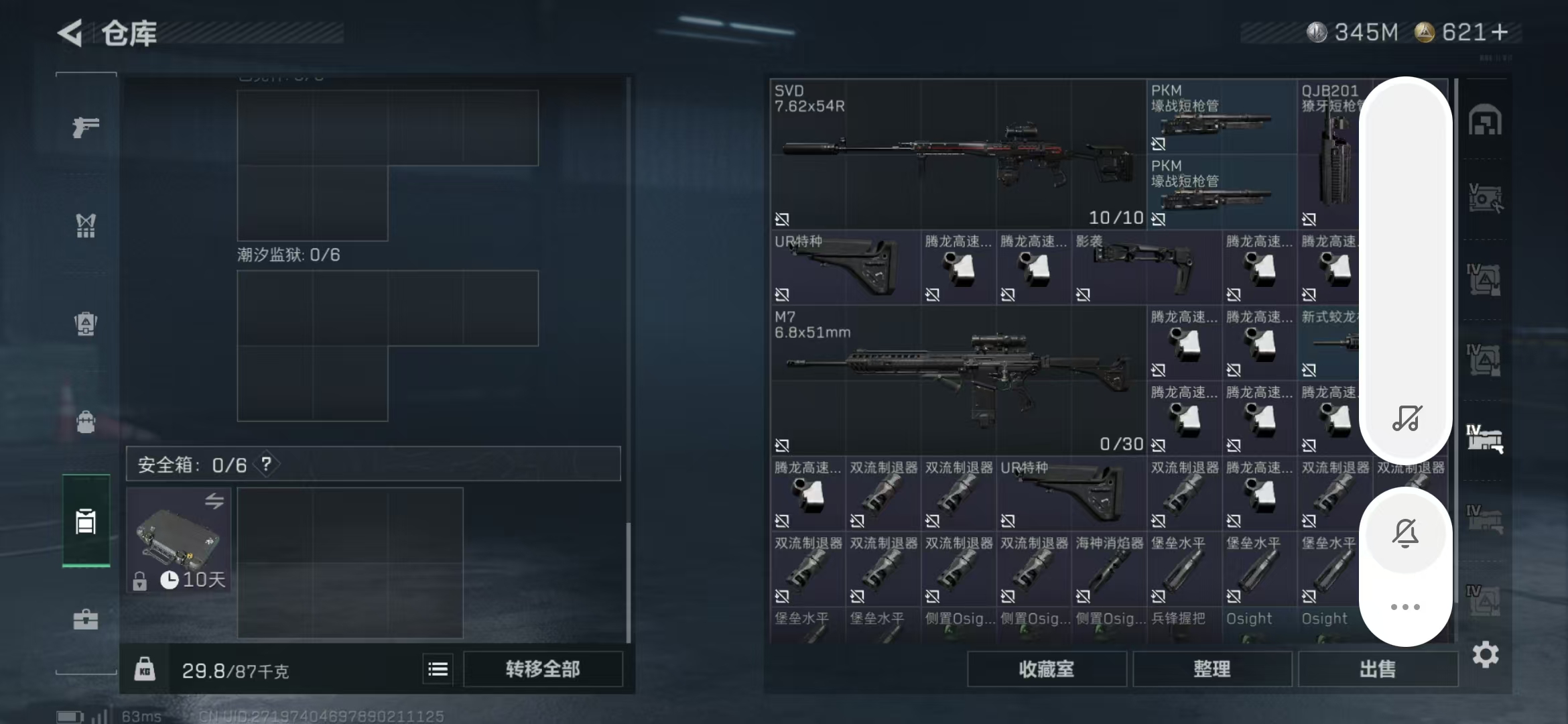Tap the muted bell overlay button
The image size is (1568, 724).
pos(1405,534)
